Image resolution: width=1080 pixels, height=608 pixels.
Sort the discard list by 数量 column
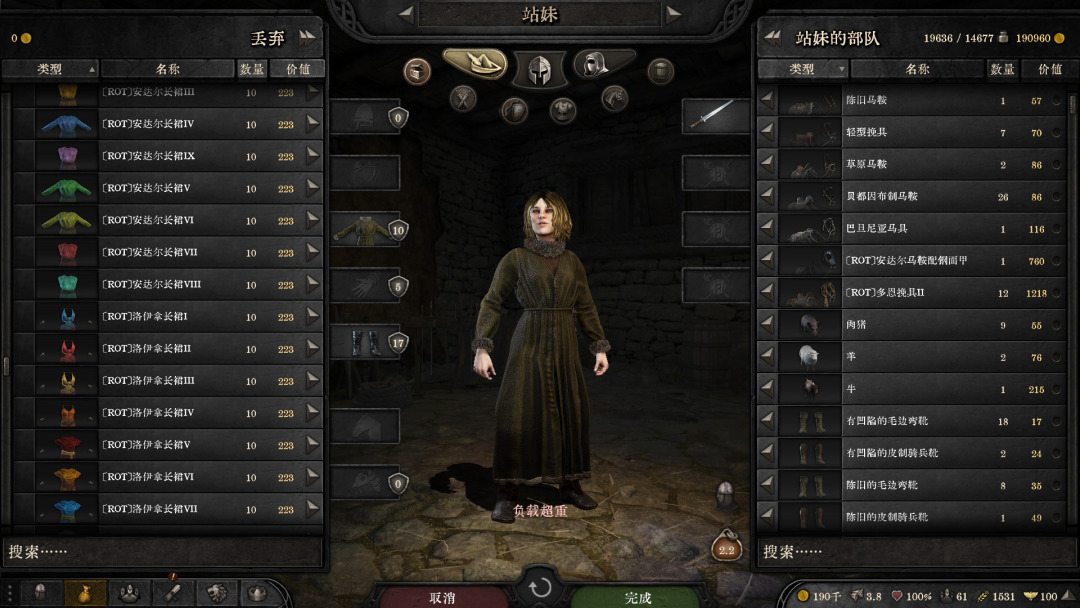coord(252,69)
